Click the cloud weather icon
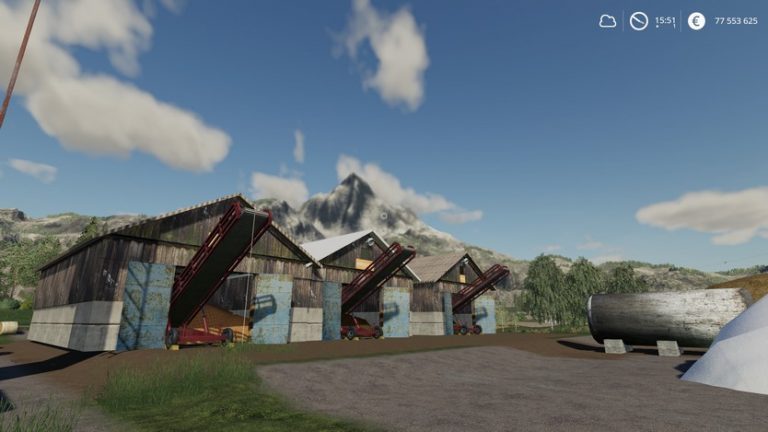This screenshot has height=432, width=768. [x=608, y=21]
